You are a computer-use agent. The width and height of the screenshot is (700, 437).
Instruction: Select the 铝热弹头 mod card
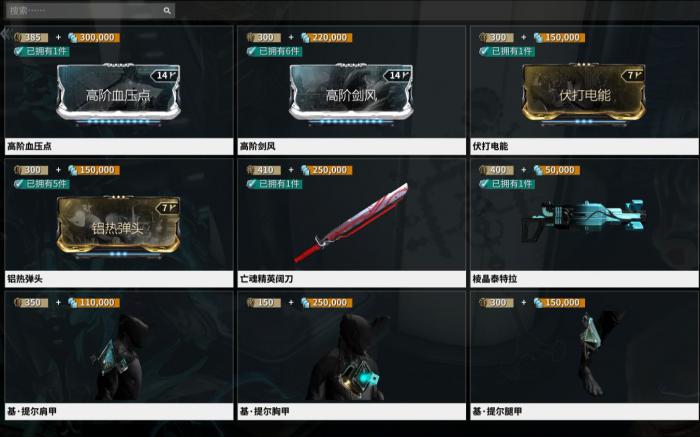pyautogui.click(x=117, y=222)
